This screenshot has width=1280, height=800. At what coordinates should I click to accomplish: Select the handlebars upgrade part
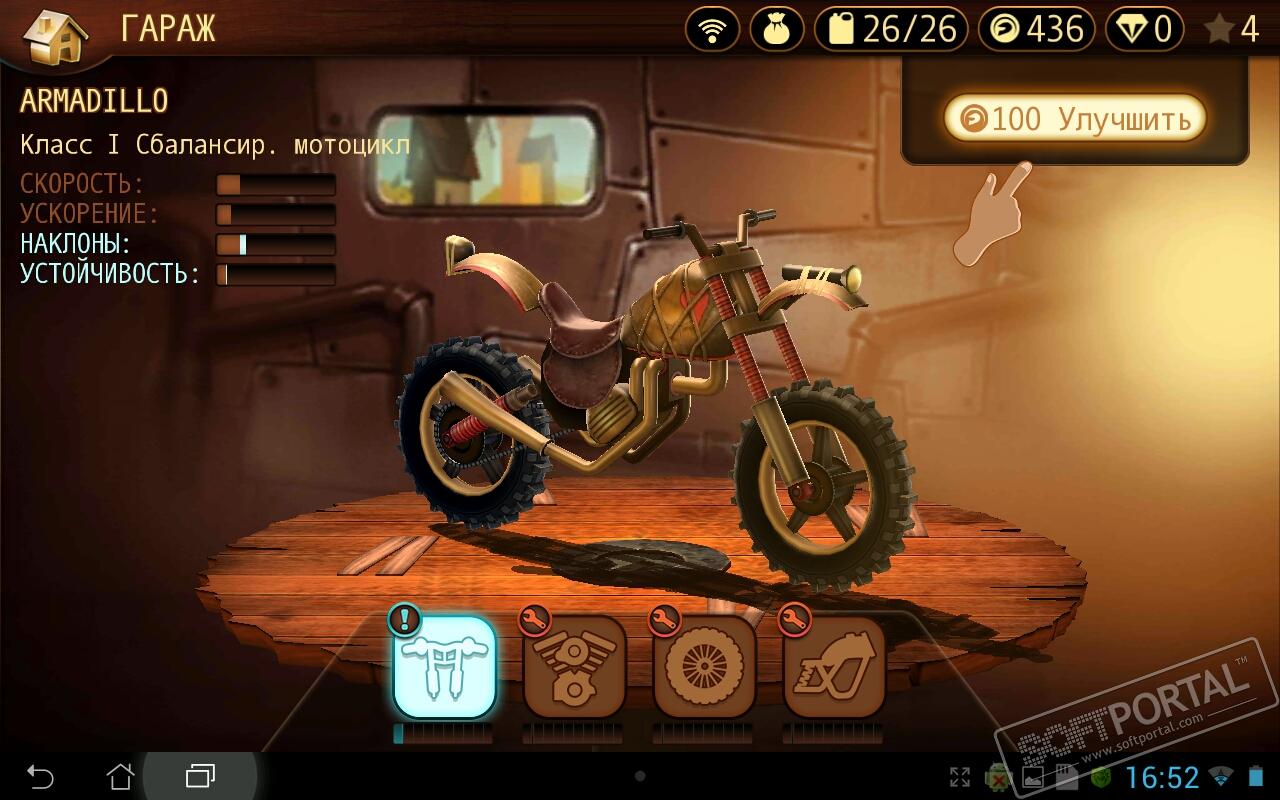coord(445,666)
